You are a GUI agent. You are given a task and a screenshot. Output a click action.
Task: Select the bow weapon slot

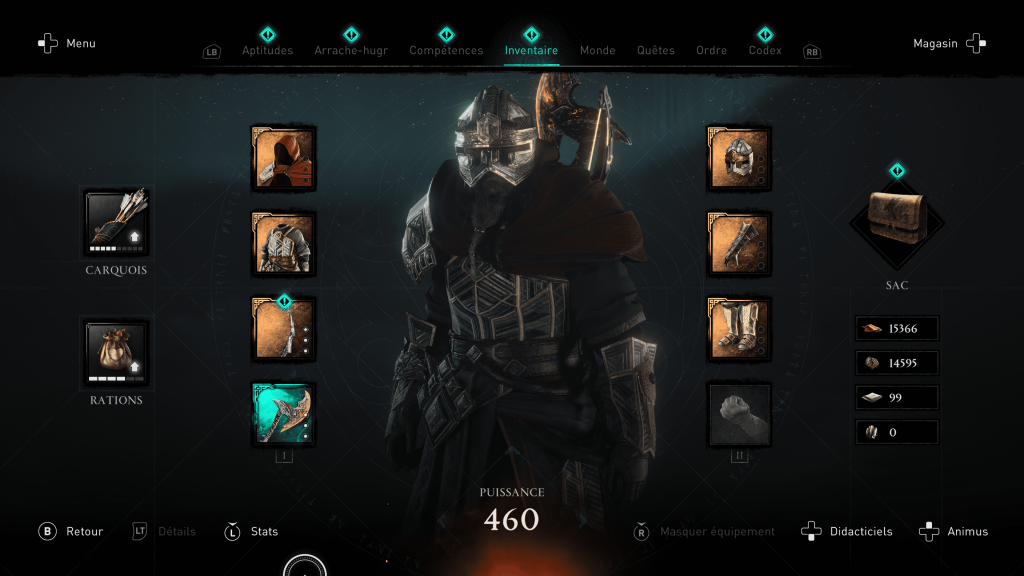click(284, 329)
